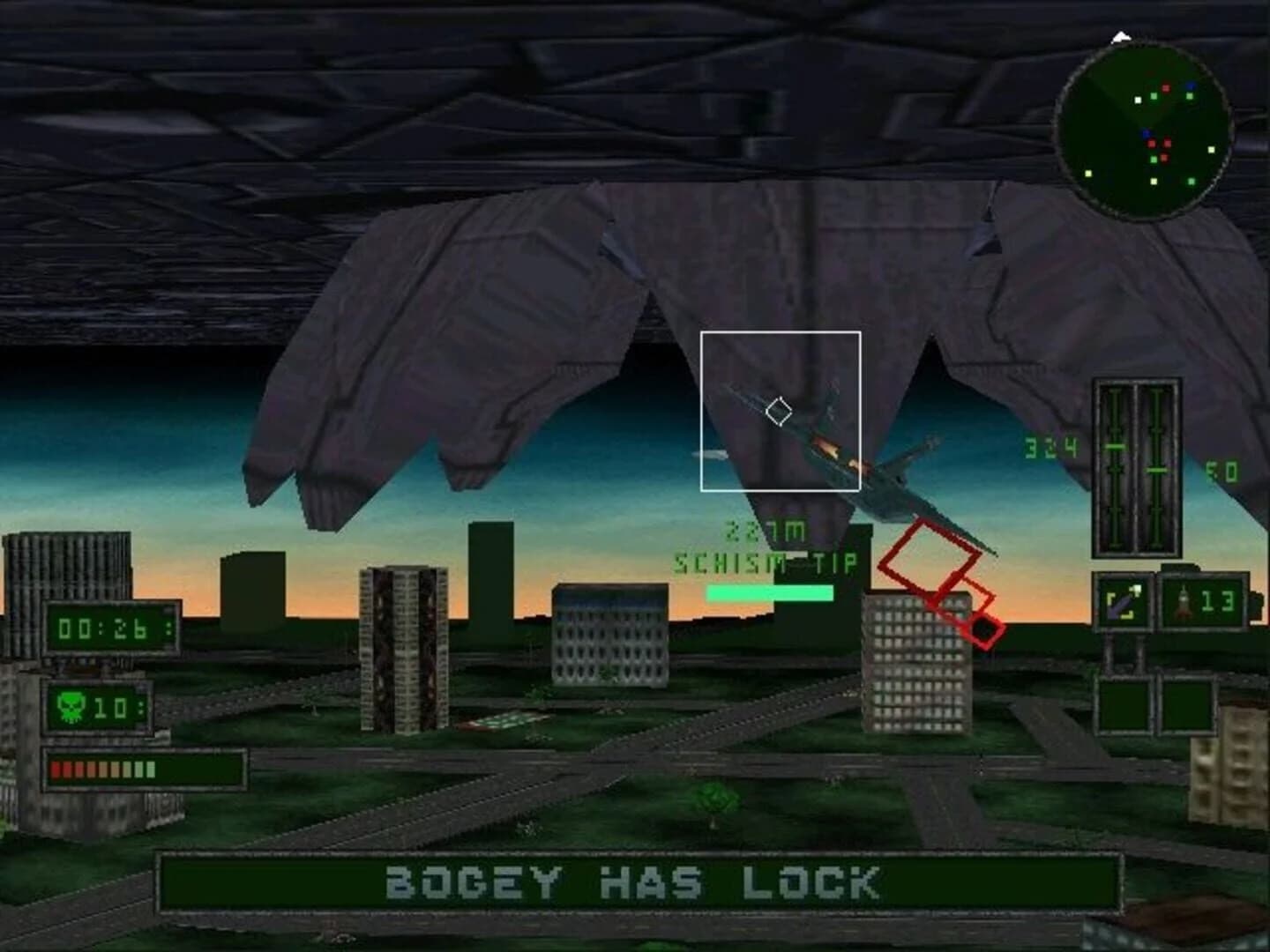1270x952 pixels.
Task: Click the diamond target marker inside the reticle
Action: (x=780, y=409)
